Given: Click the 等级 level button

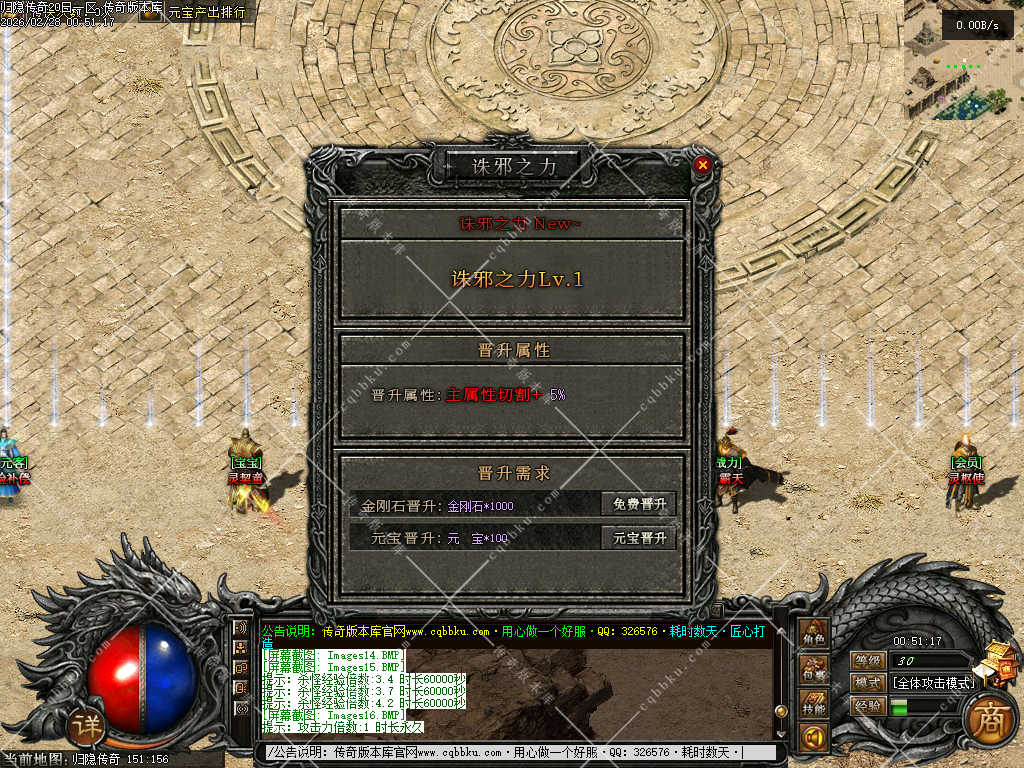Looking at the screenshot, I should 867,660.
